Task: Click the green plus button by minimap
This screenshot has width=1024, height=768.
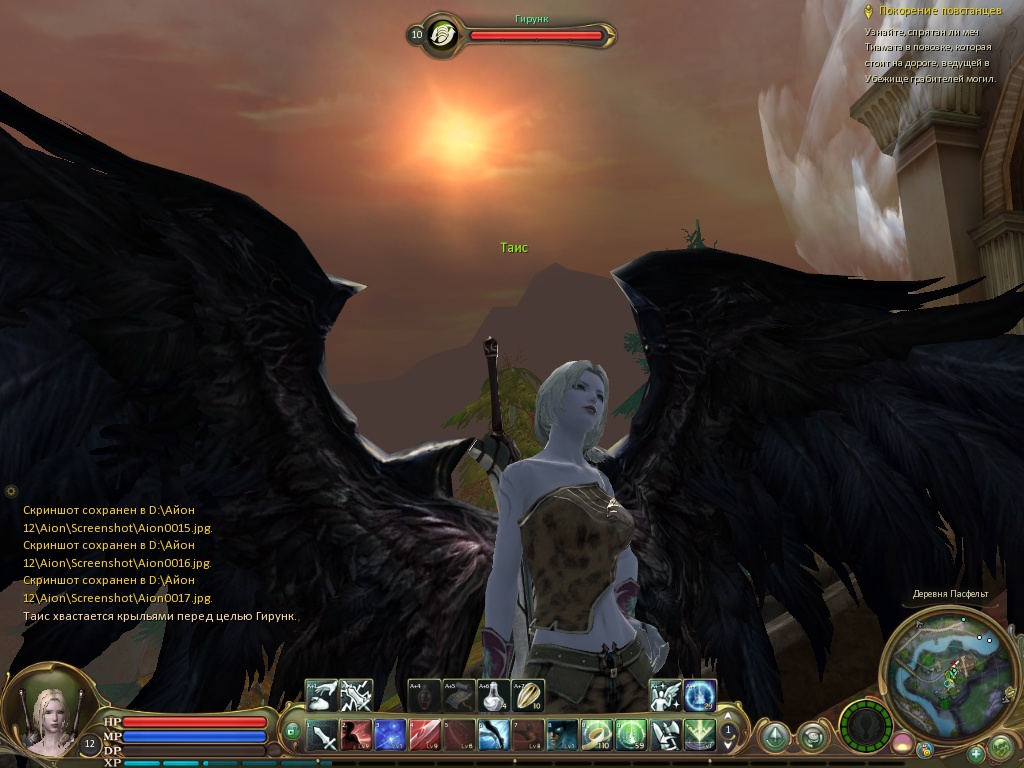Action: click(x=975, y=752)
